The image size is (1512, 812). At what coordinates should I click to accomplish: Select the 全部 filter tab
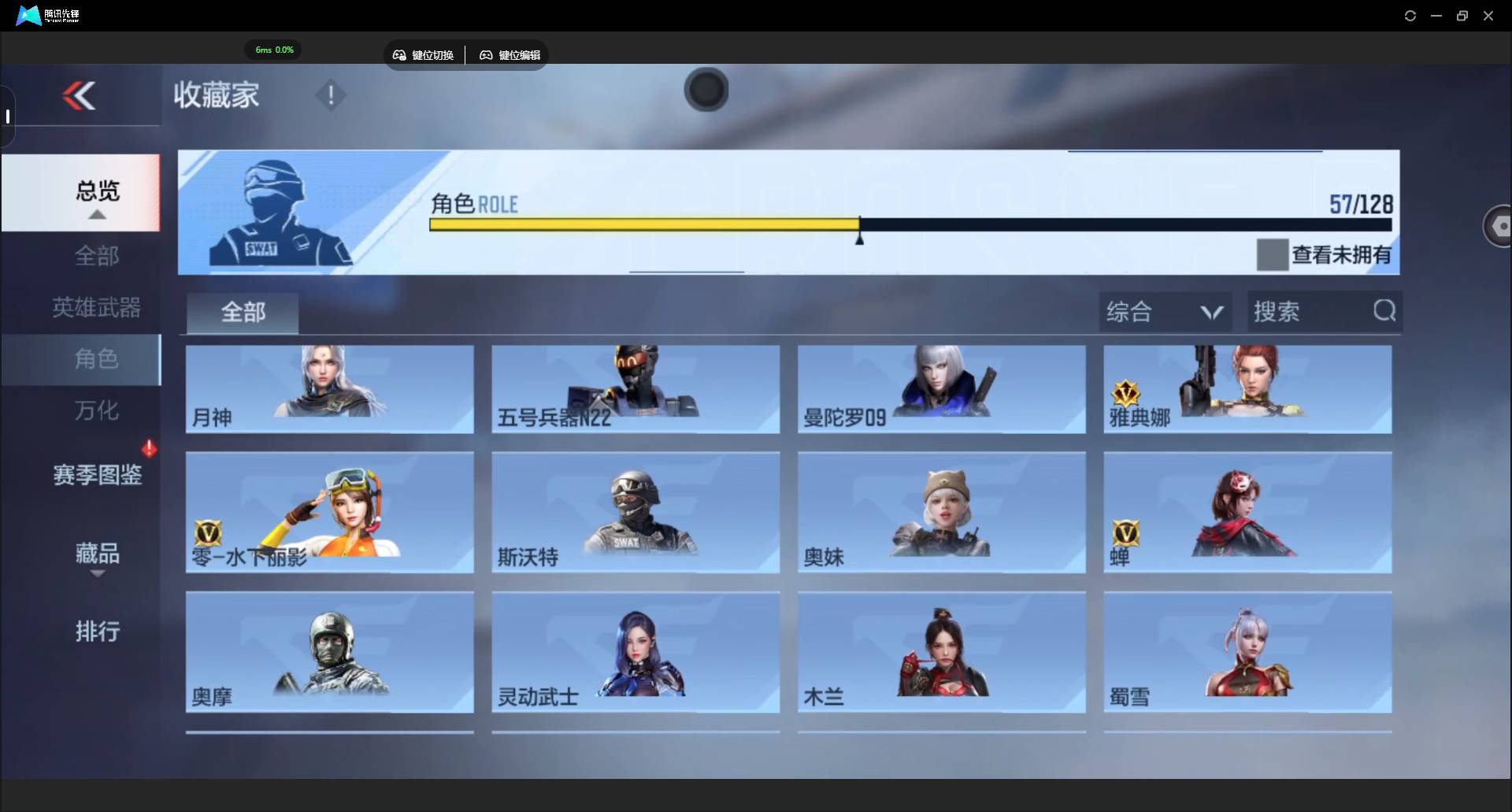point(242,313)
